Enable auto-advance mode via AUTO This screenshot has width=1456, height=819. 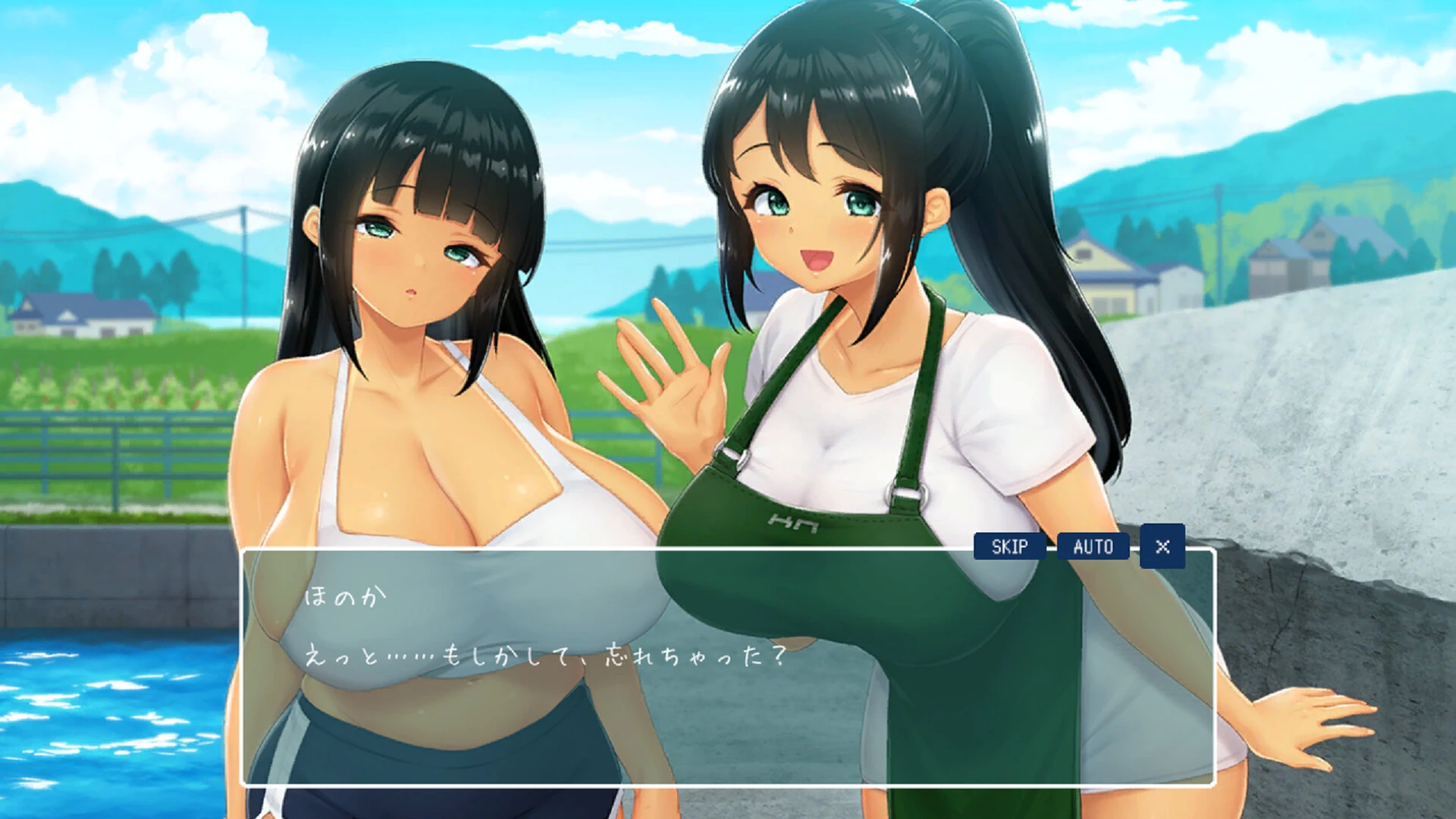[1094, 546]
